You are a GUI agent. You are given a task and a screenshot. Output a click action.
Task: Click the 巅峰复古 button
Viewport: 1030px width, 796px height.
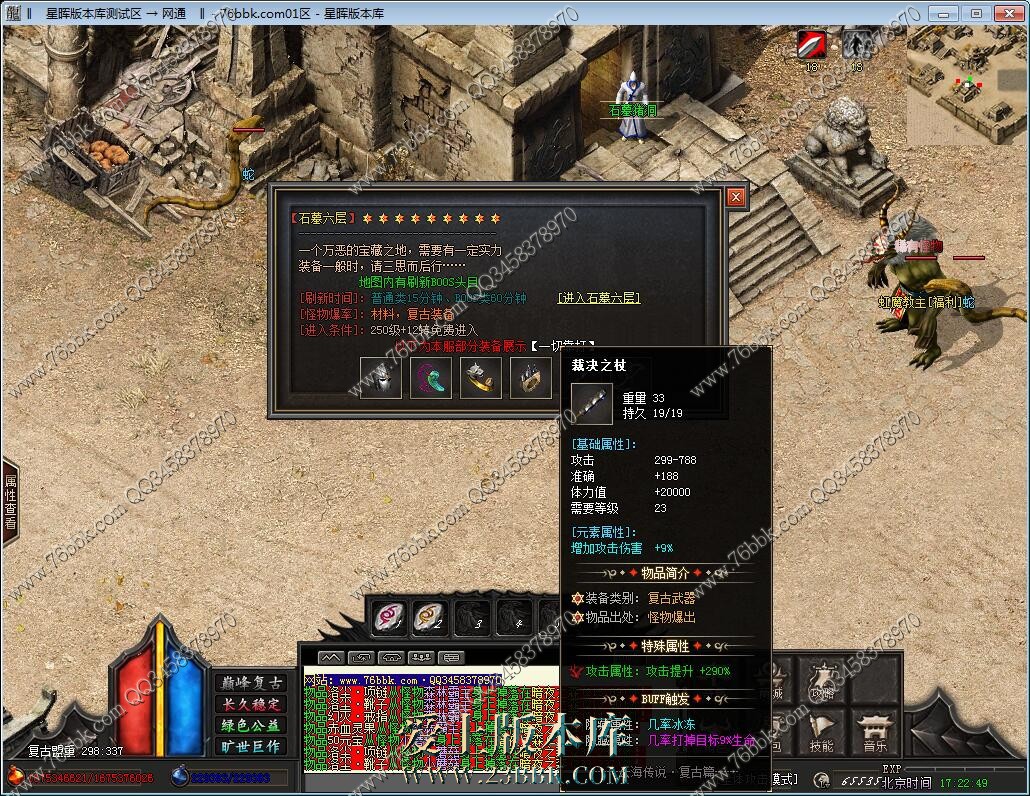[250, 683]
